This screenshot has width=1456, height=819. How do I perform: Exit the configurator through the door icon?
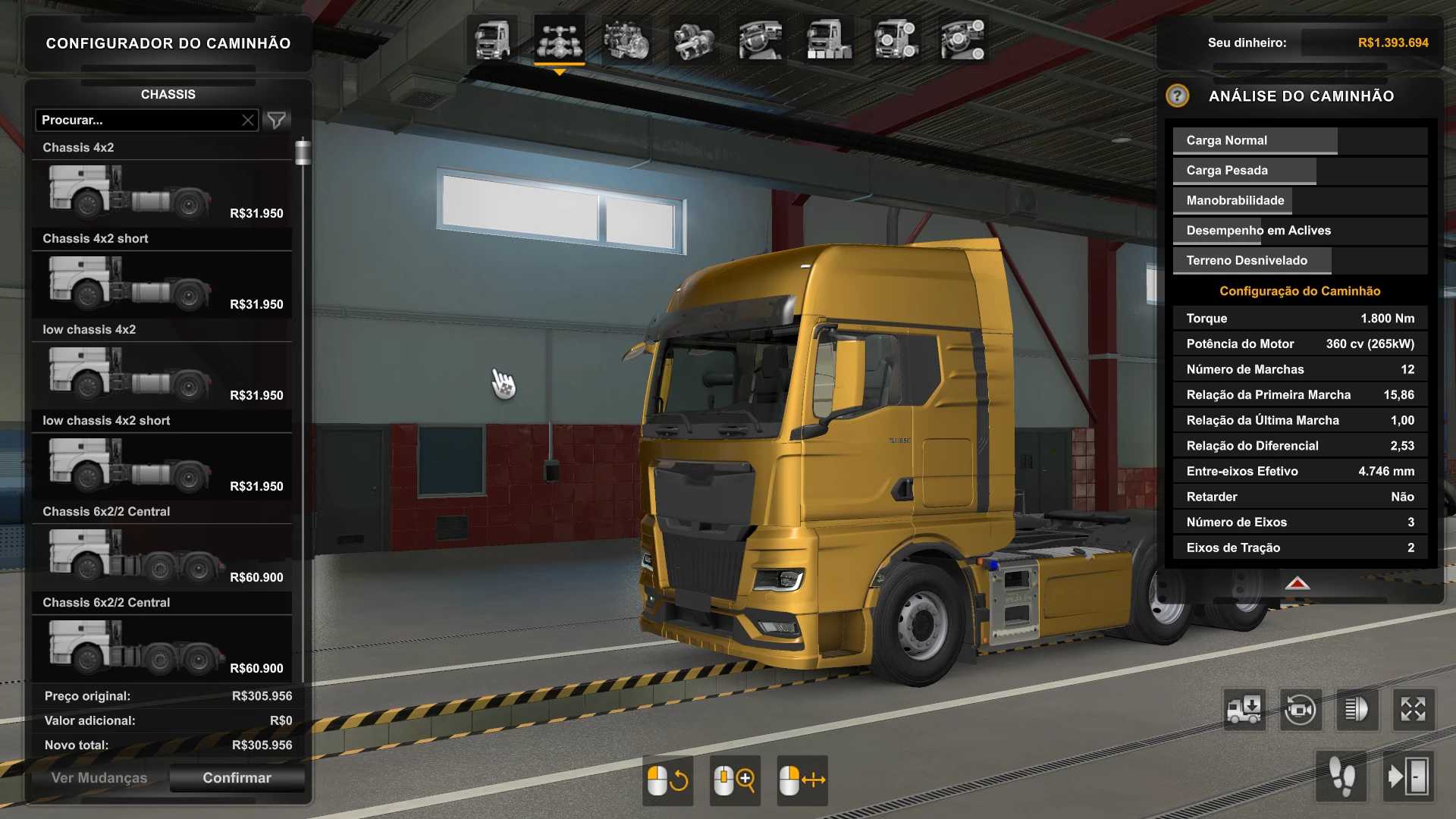click(1408, 777)
